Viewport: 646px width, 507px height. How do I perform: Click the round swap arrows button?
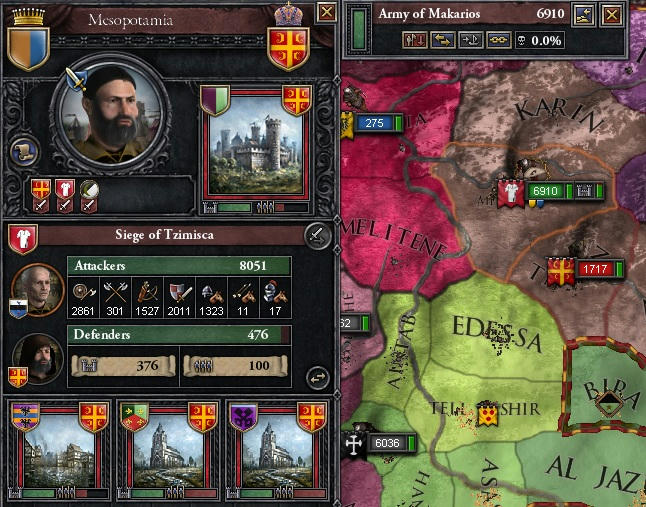click(317, 377)
